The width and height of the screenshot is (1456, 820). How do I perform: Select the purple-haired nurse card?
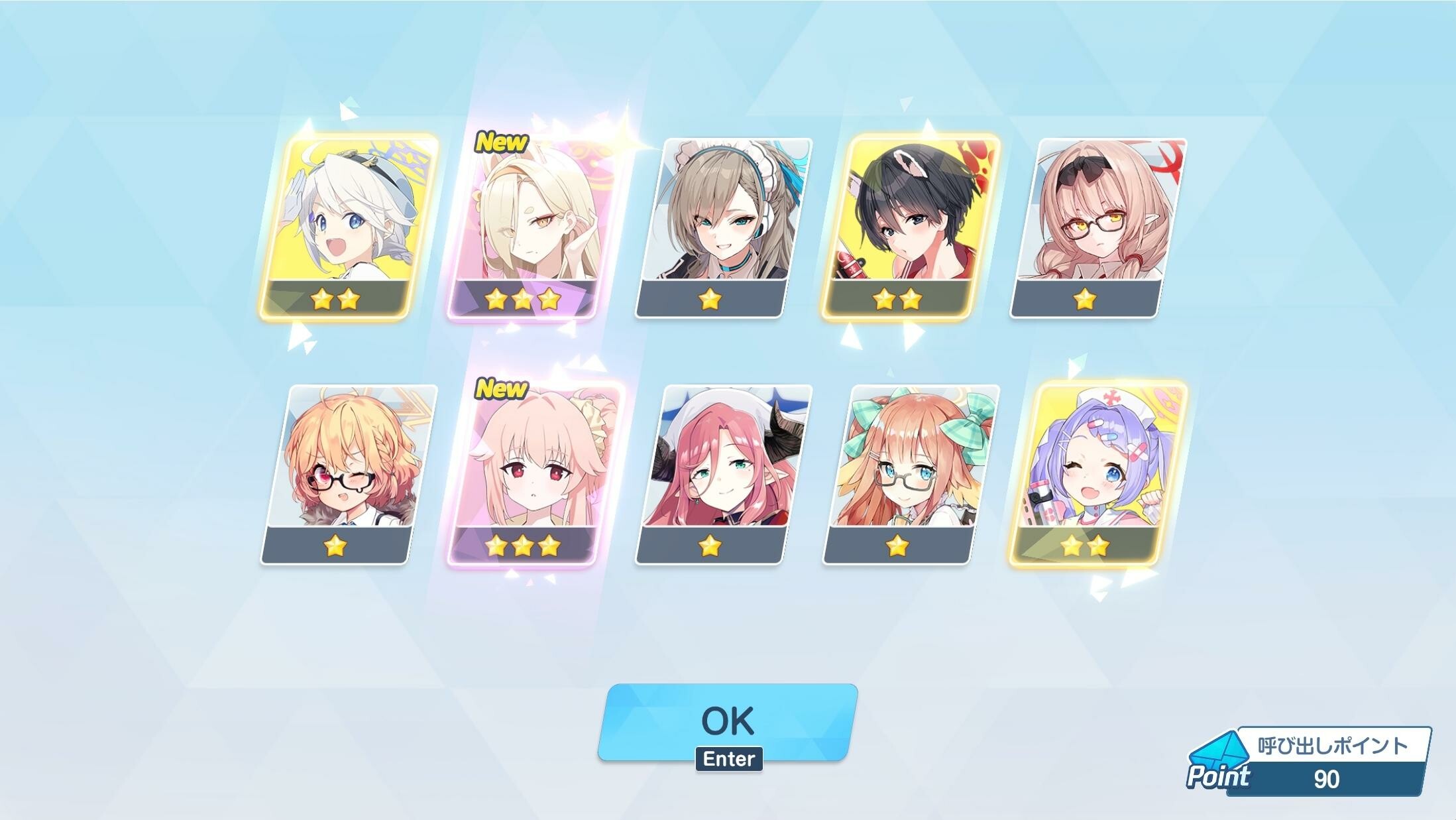click(x=1097, y=473)
